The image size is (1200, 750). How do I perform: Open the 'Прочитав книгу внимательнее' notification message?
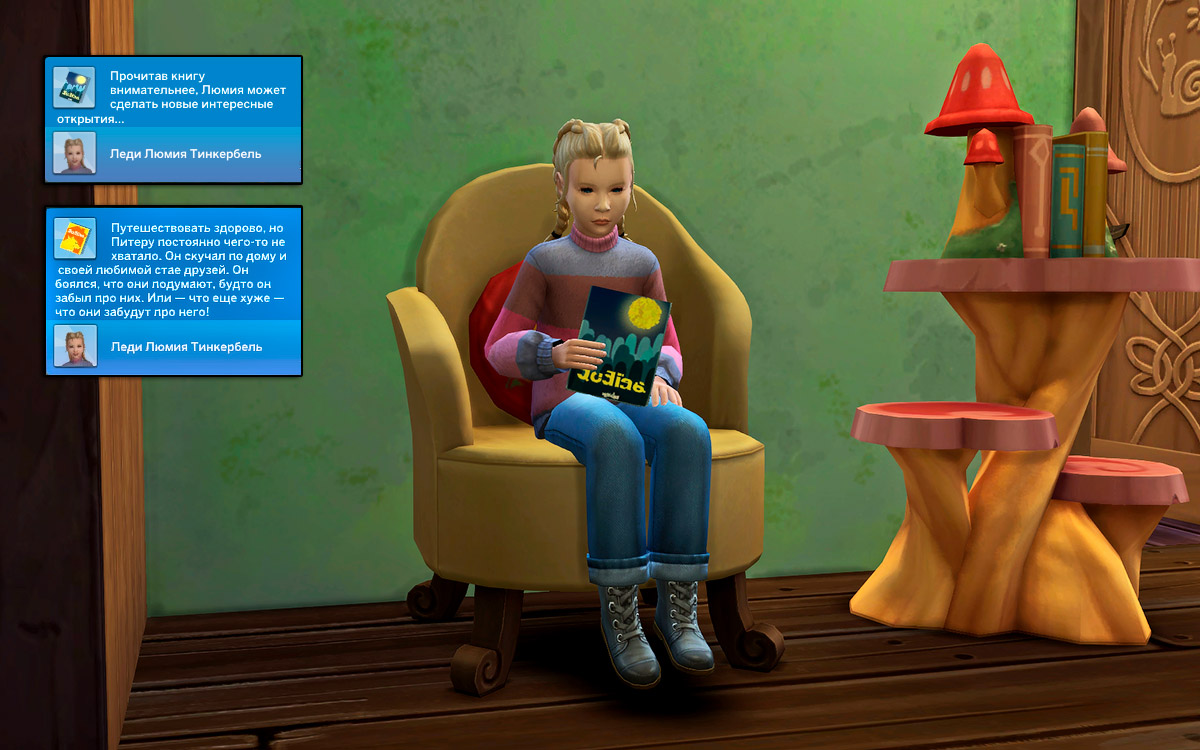pyautogui.click(x=192, y=97)
